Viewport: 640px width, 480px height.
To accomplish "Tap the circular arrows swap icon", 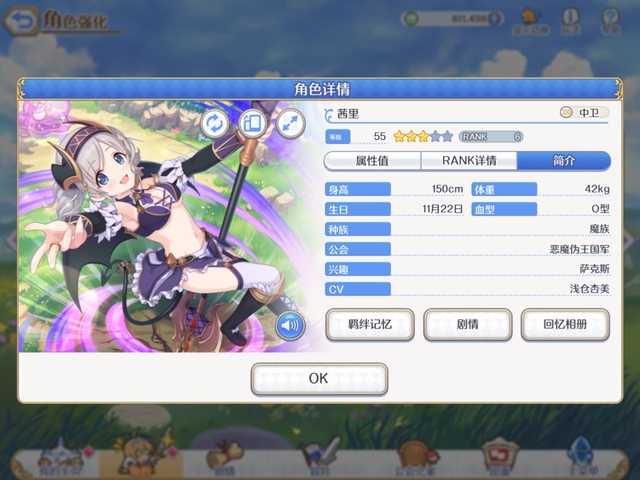I will [x=215, y=123].
